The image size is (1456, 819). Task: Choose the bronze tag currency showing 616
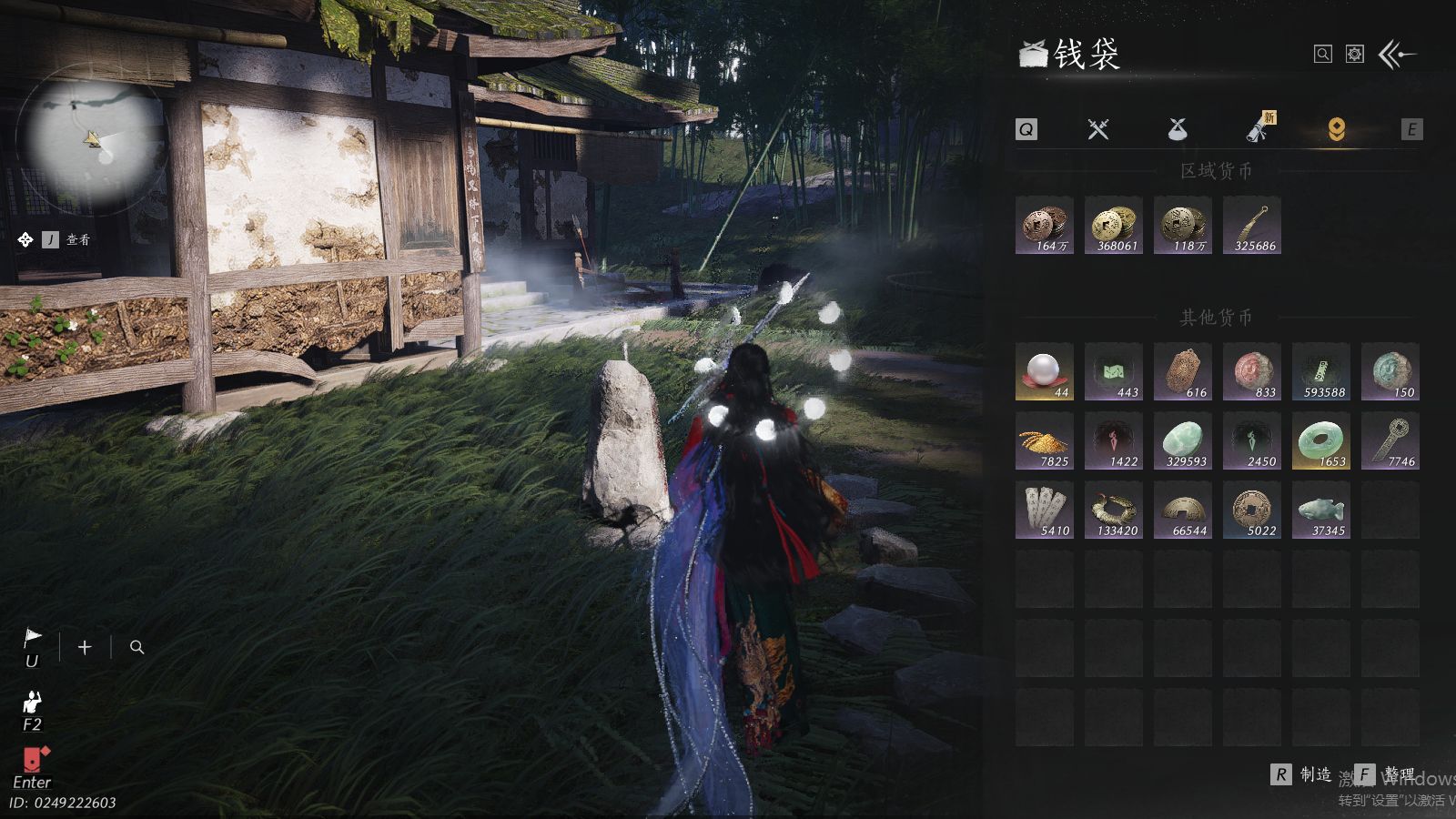(1183, 371)
